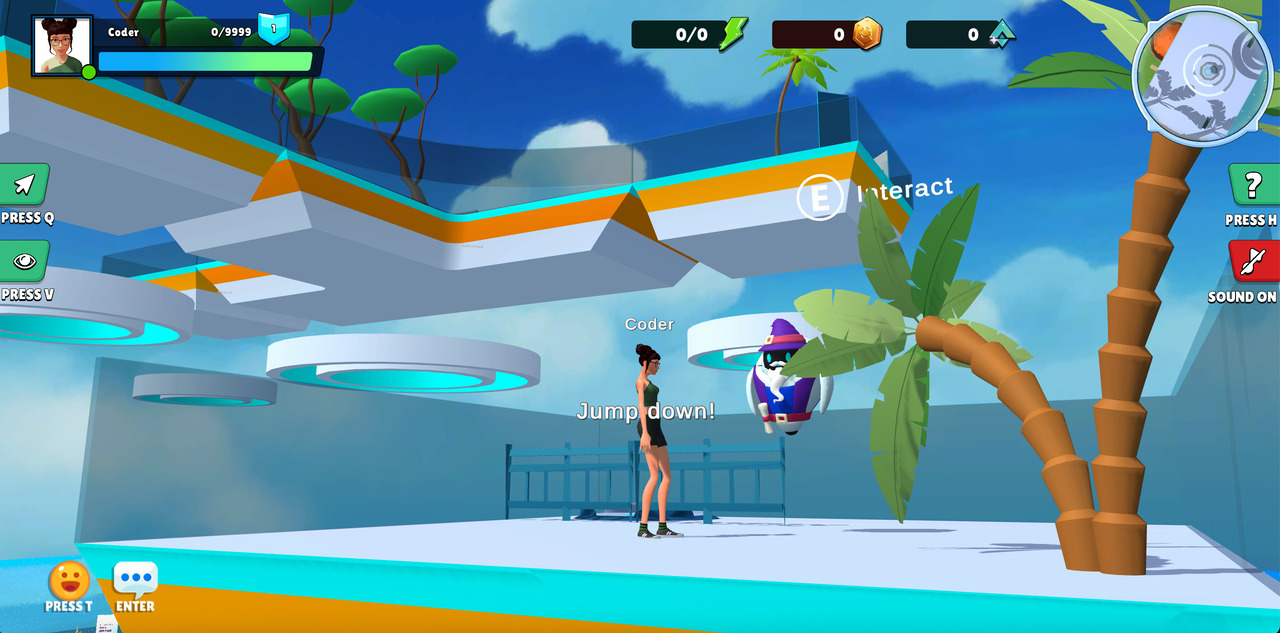Screen dimensions: 1280x633
Task: Click the blue level shield badge
Action: (x=273, y=29)
